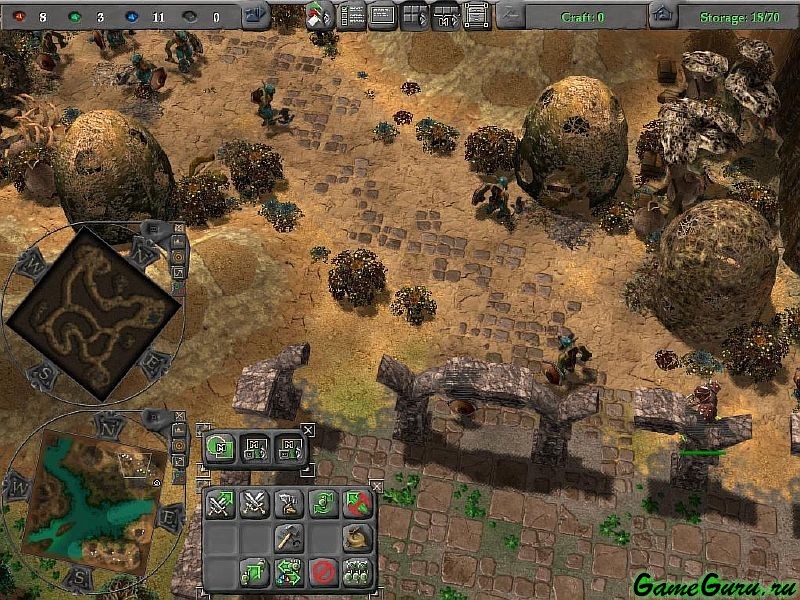Select the crossed swords attack command
This screenshot has height=600, width=800.
[254, 504]
